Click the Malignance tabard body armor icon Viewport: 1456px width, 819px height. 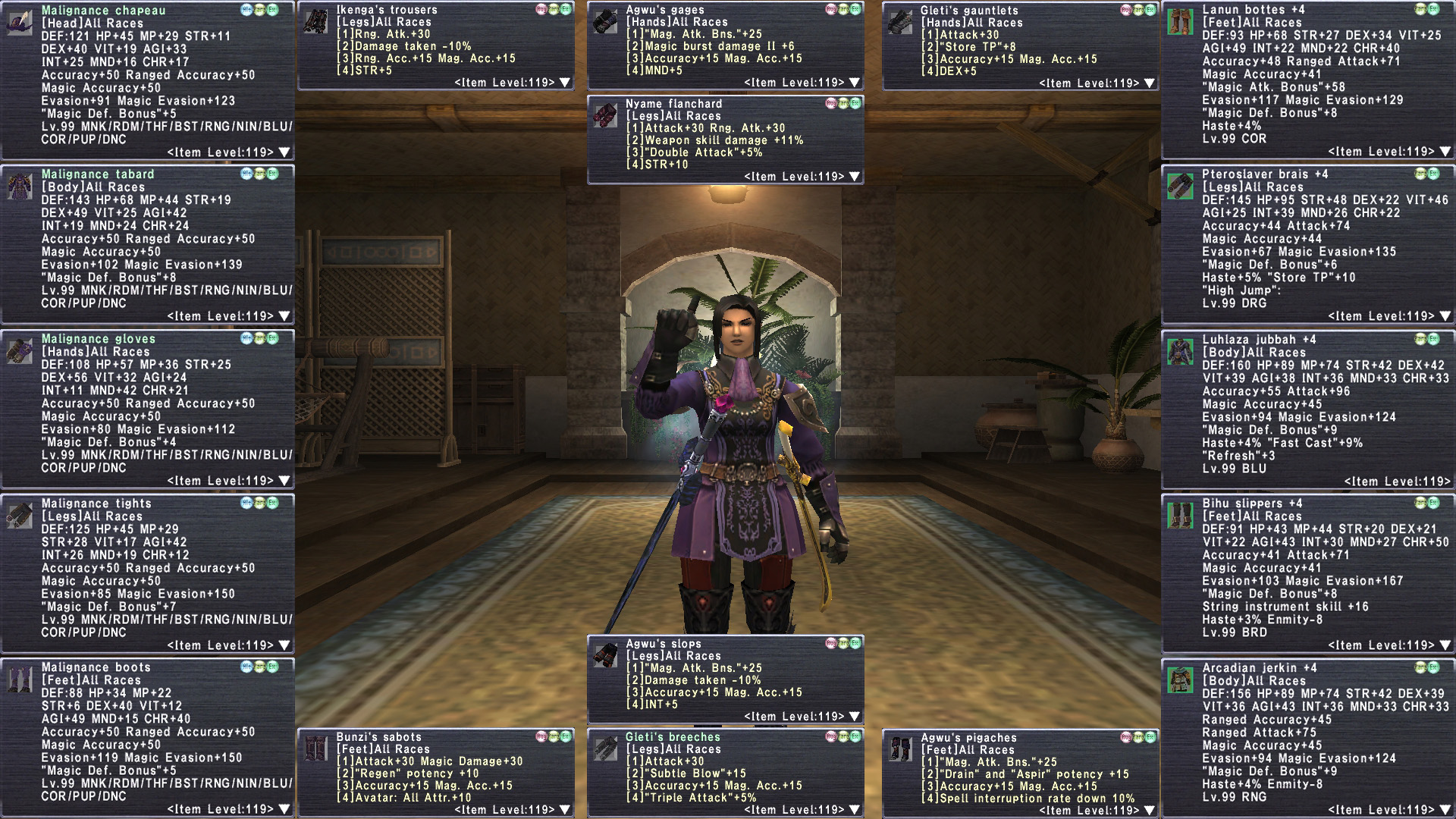pyautogui.click(x=20, y=186)
